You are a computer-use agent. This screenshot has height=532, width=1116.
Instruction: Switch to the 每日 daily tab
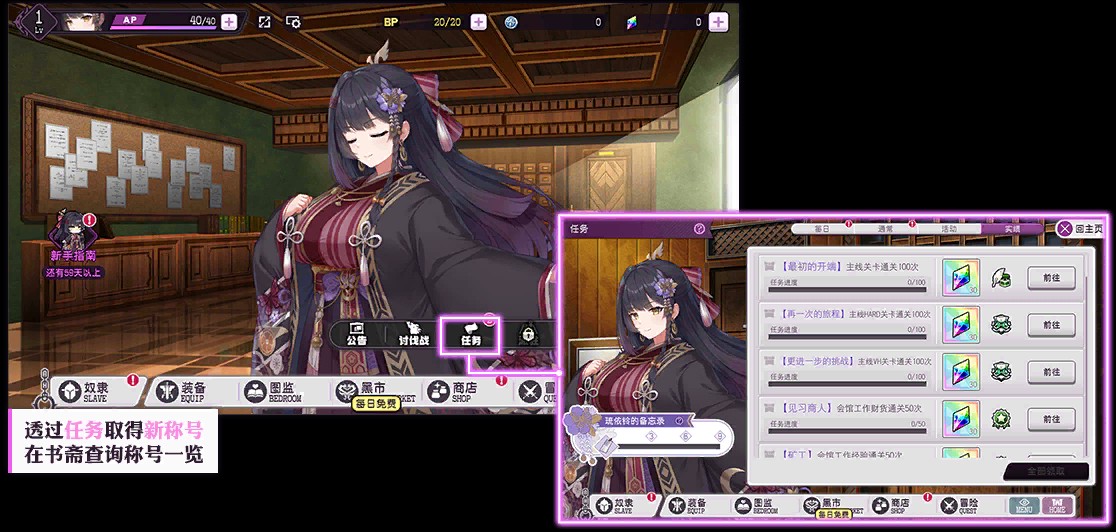pos(822,229)
